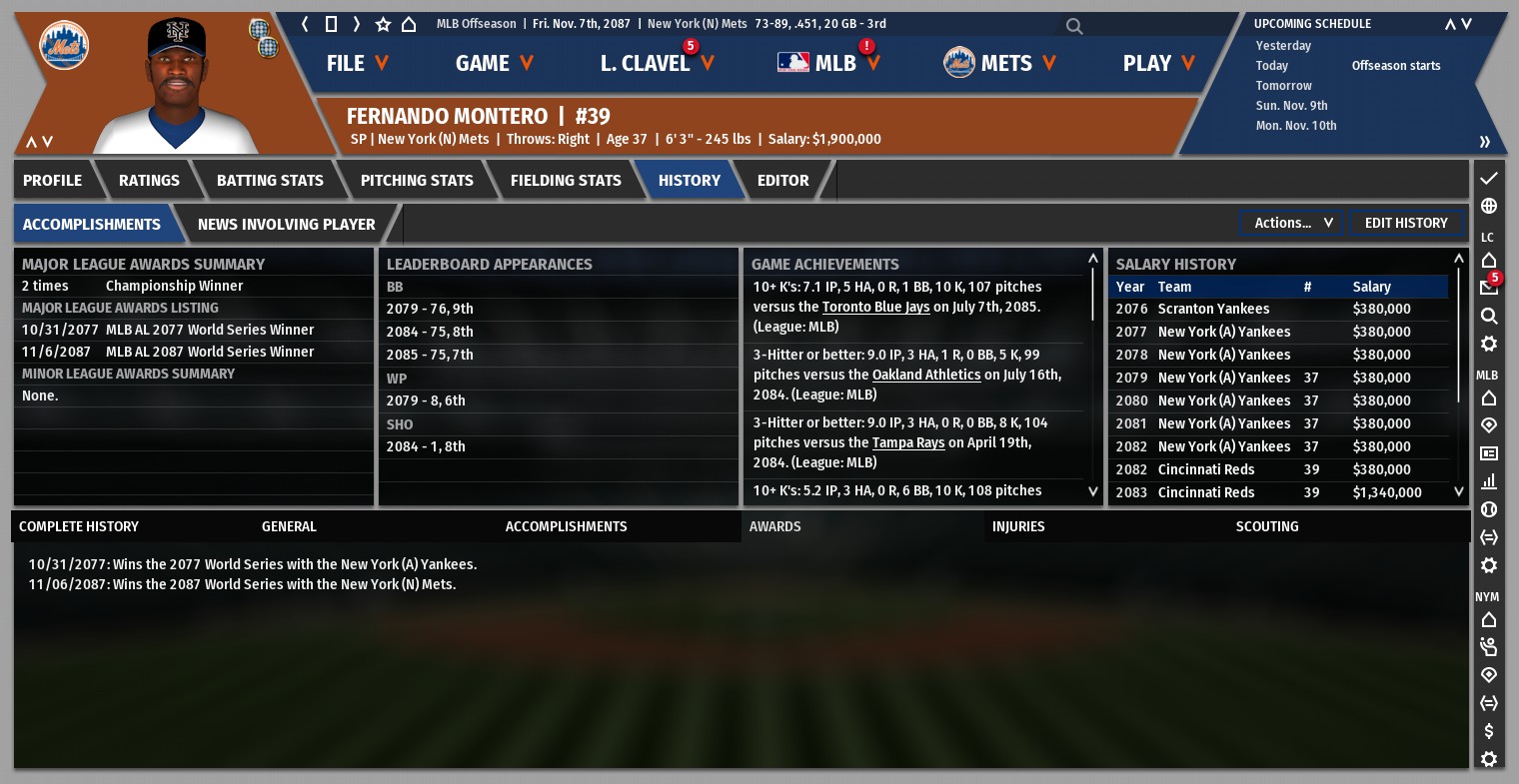
Task: Follow the Toronto Blue Jays link
Action: pos(875,307)
